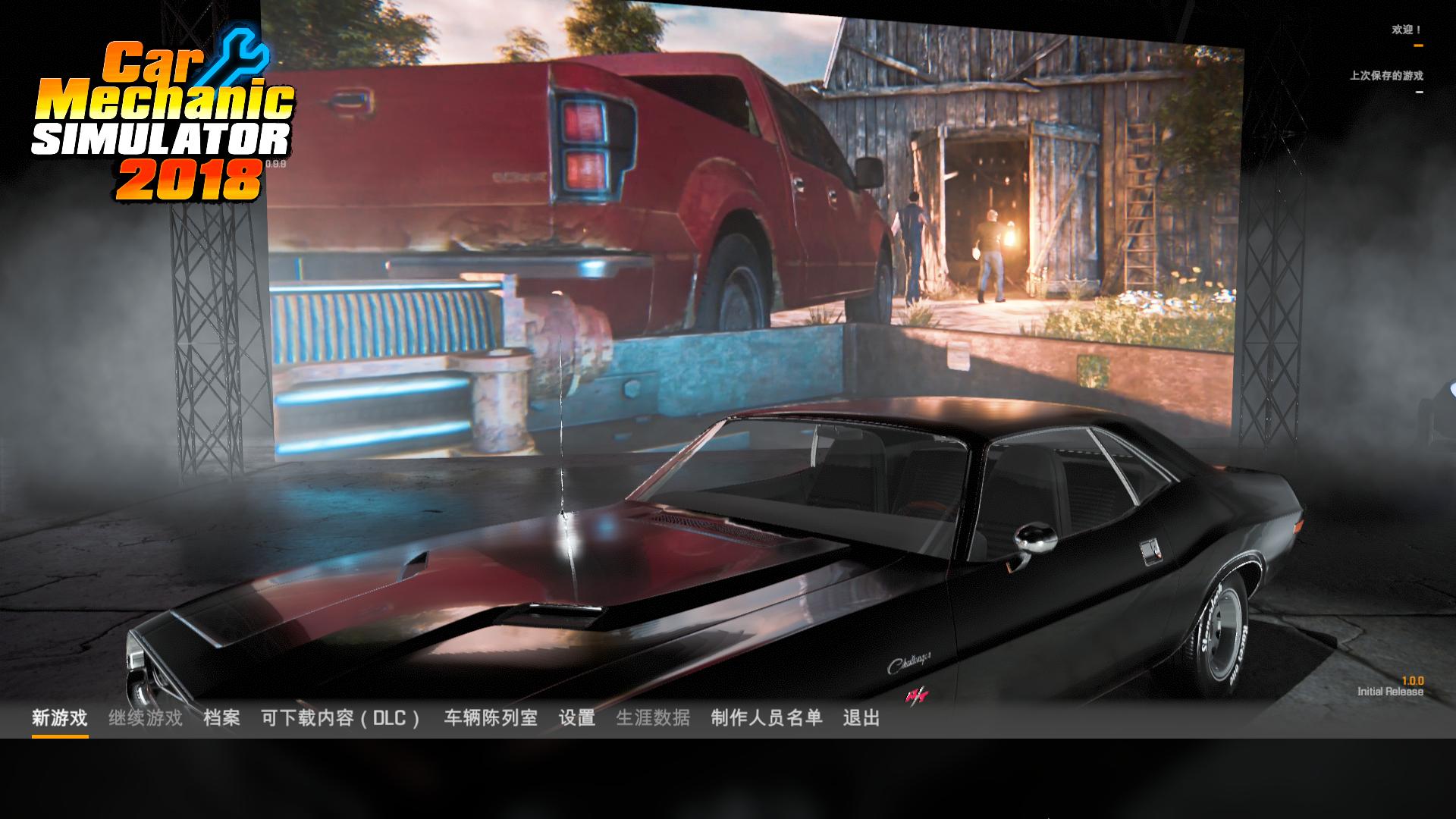Enter the 车辆陈列室 car showroom
This screenshot has width=1456, height=819.
(490, 717)
